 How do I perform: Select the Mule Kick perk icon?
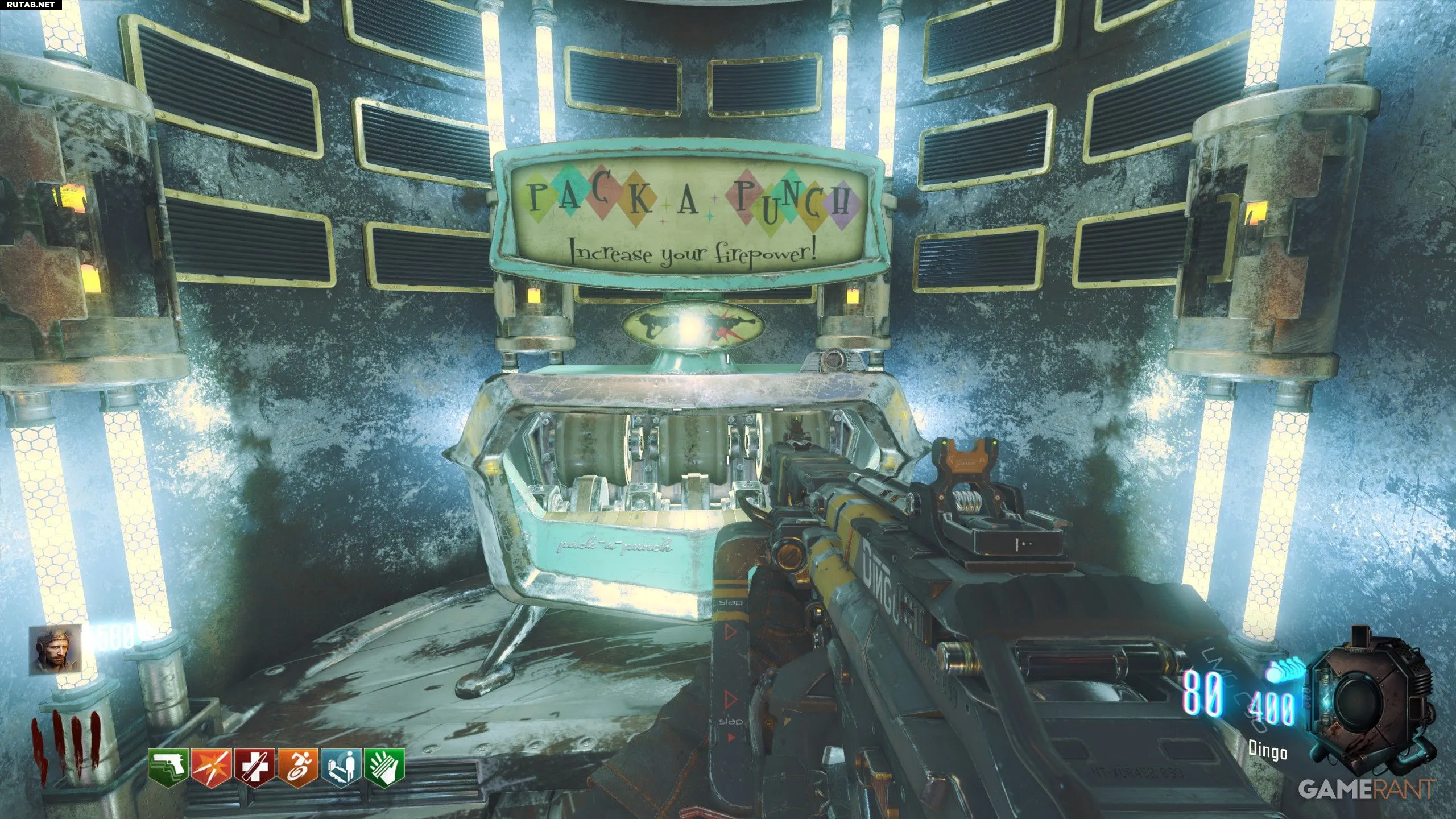[169, 764]
